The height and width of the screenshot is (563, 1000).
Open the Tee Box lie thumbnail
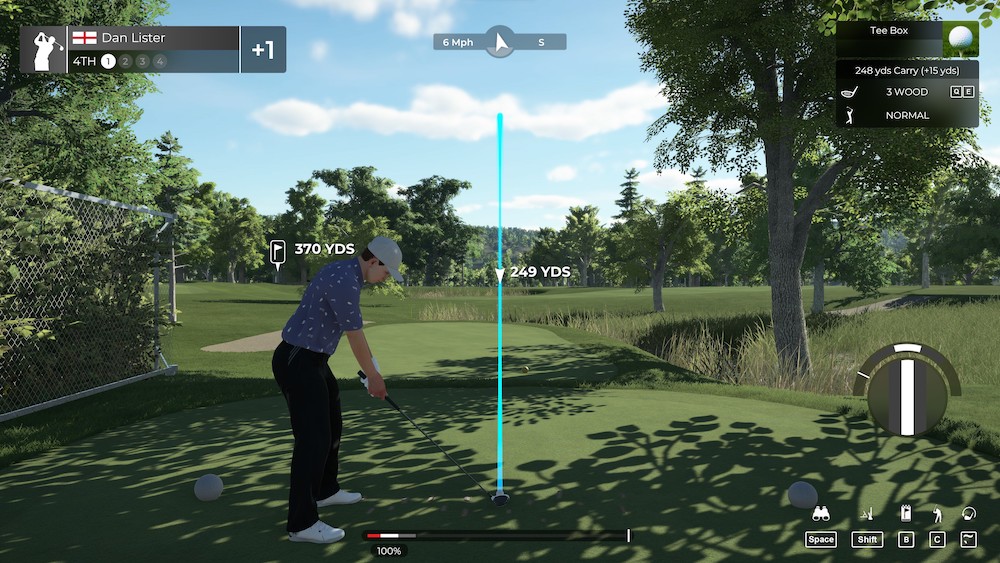960,39
